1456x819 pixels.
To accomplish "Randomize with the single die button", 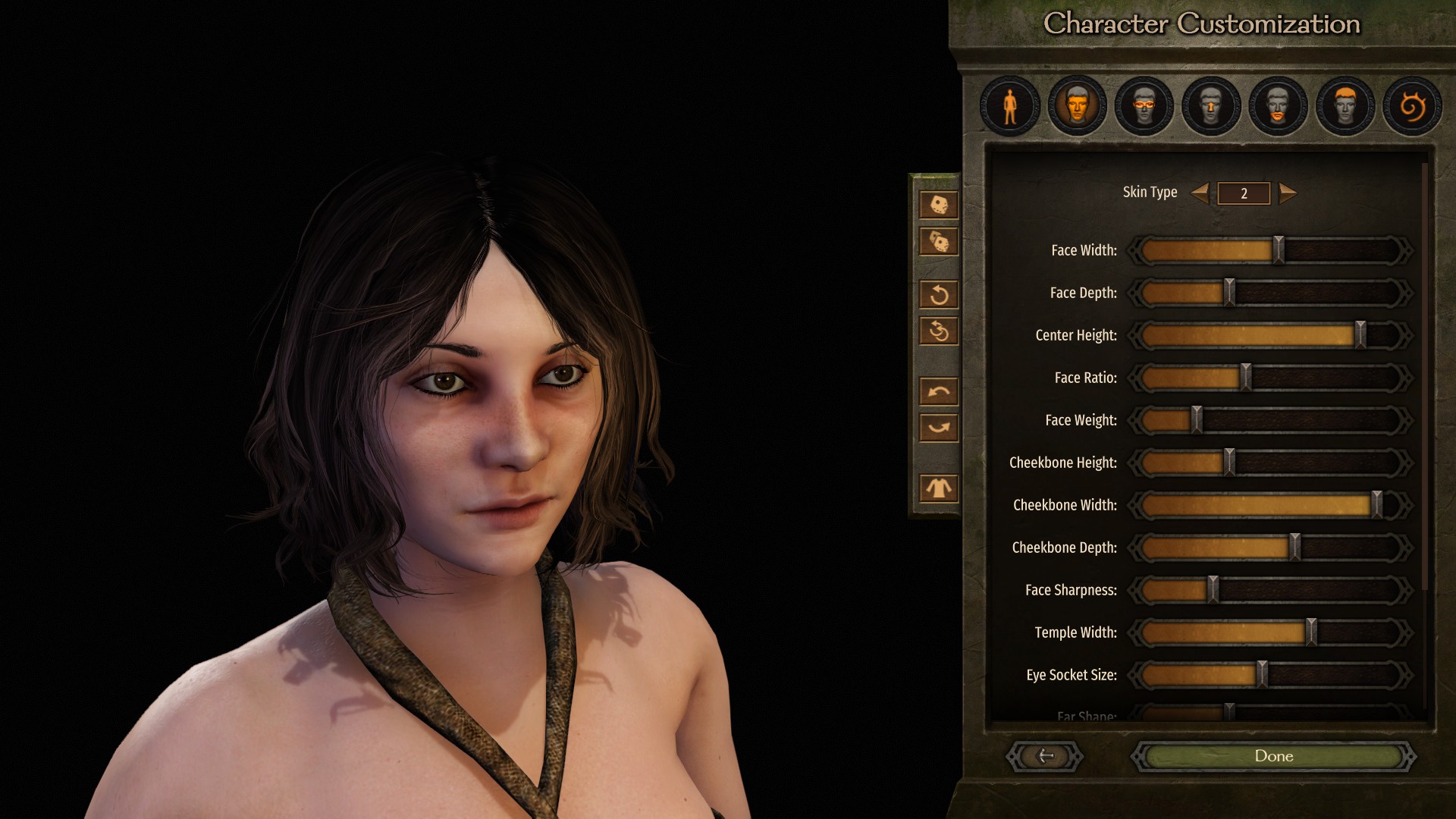I will (x=939, y=205).
